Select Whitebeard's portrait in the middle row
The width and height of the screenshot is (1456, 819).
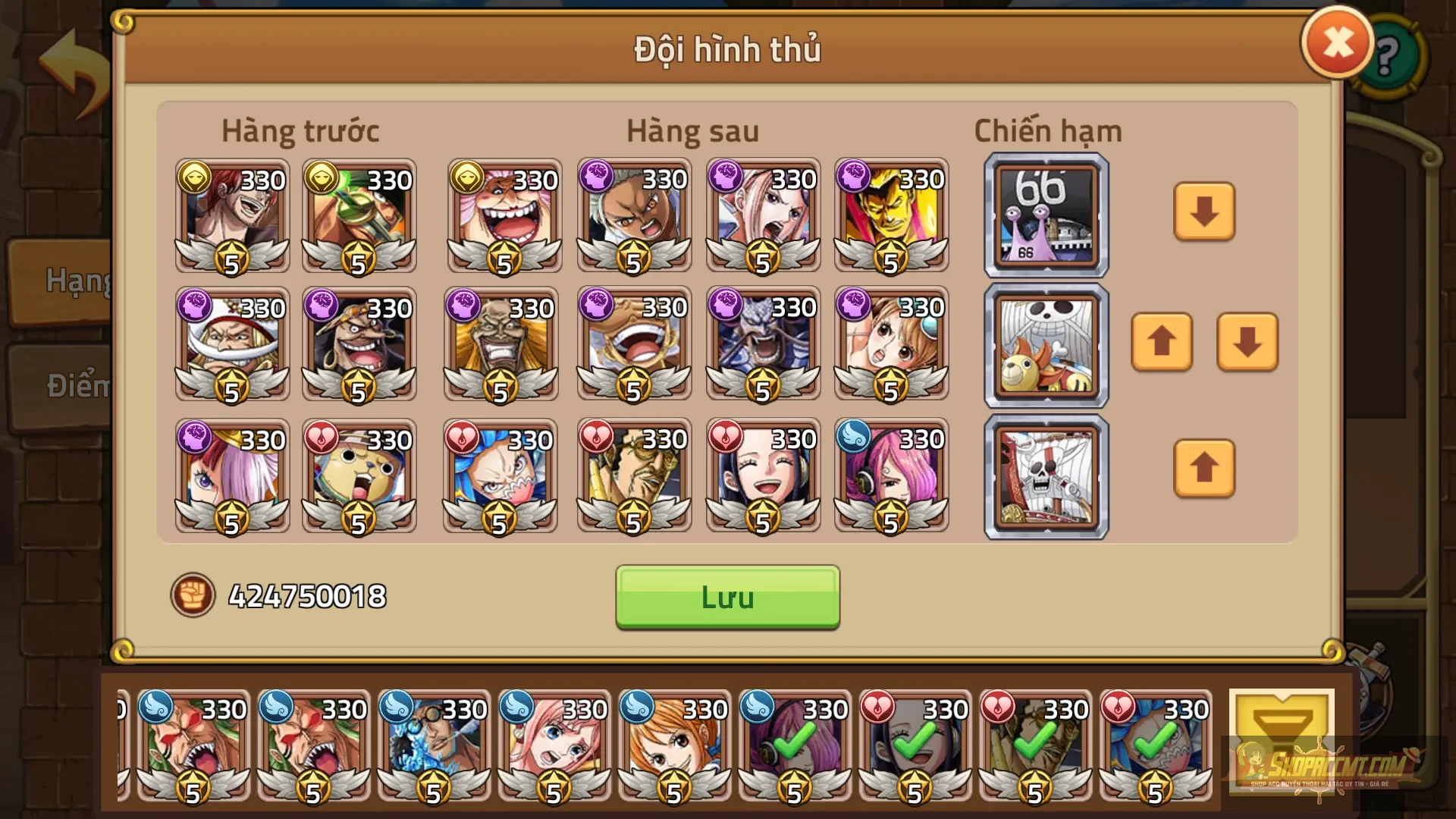231,345
